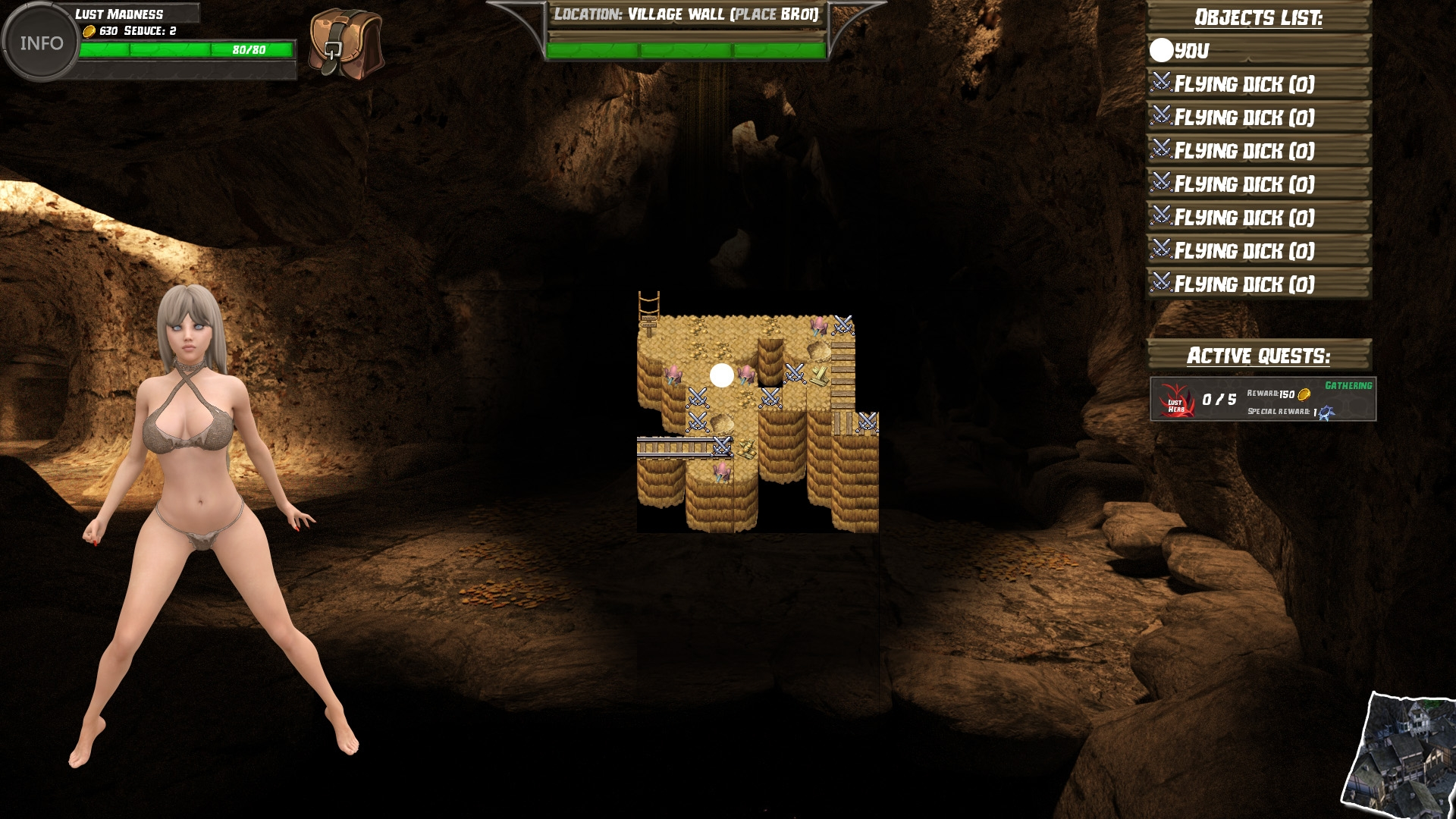Select the white player marker on the map
The height and width of the screenshot is (819, 1456).
tap(721, 375)
